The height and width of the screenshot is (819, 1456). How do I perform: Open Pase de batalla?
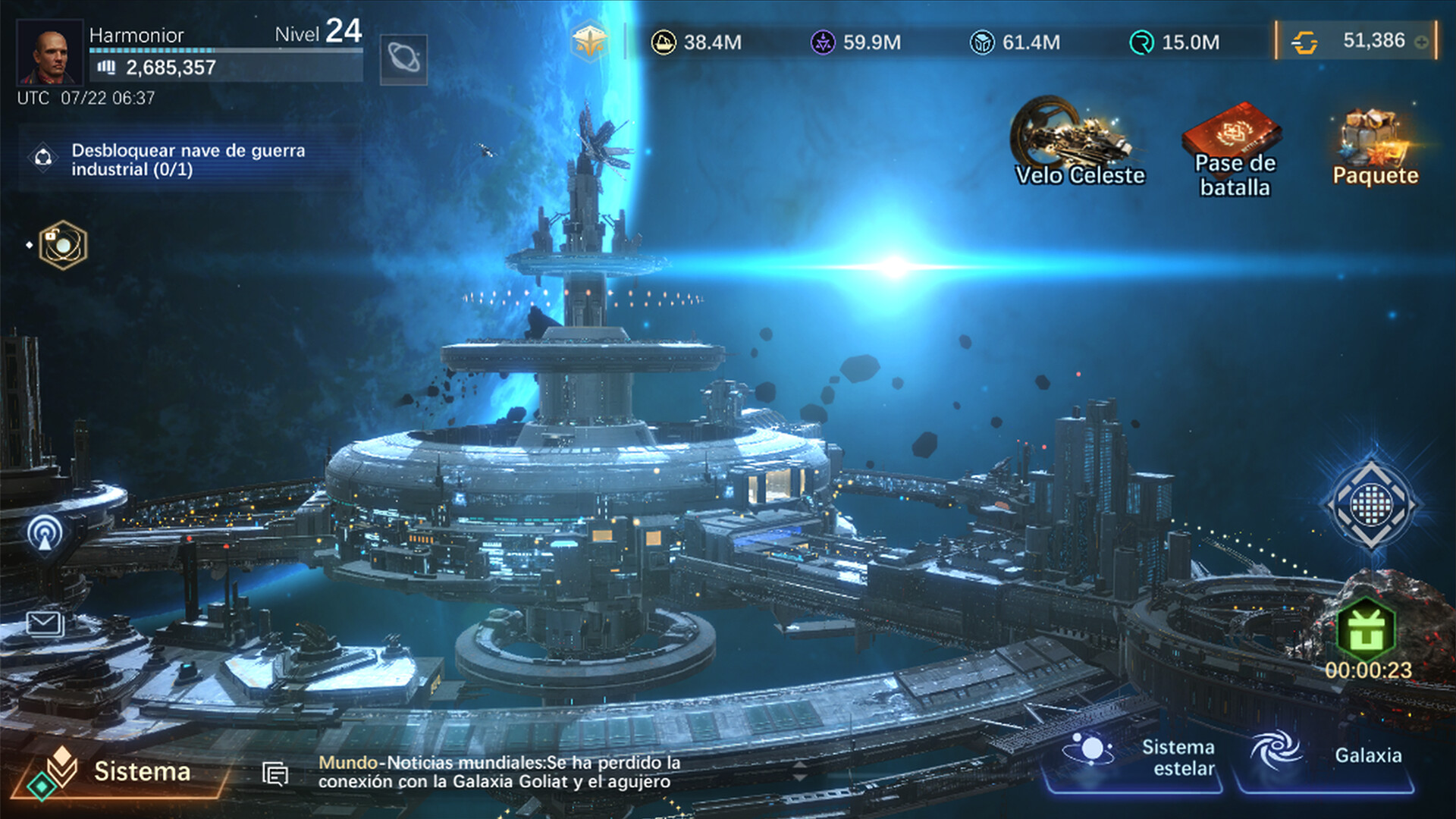tap(1234, 150)
